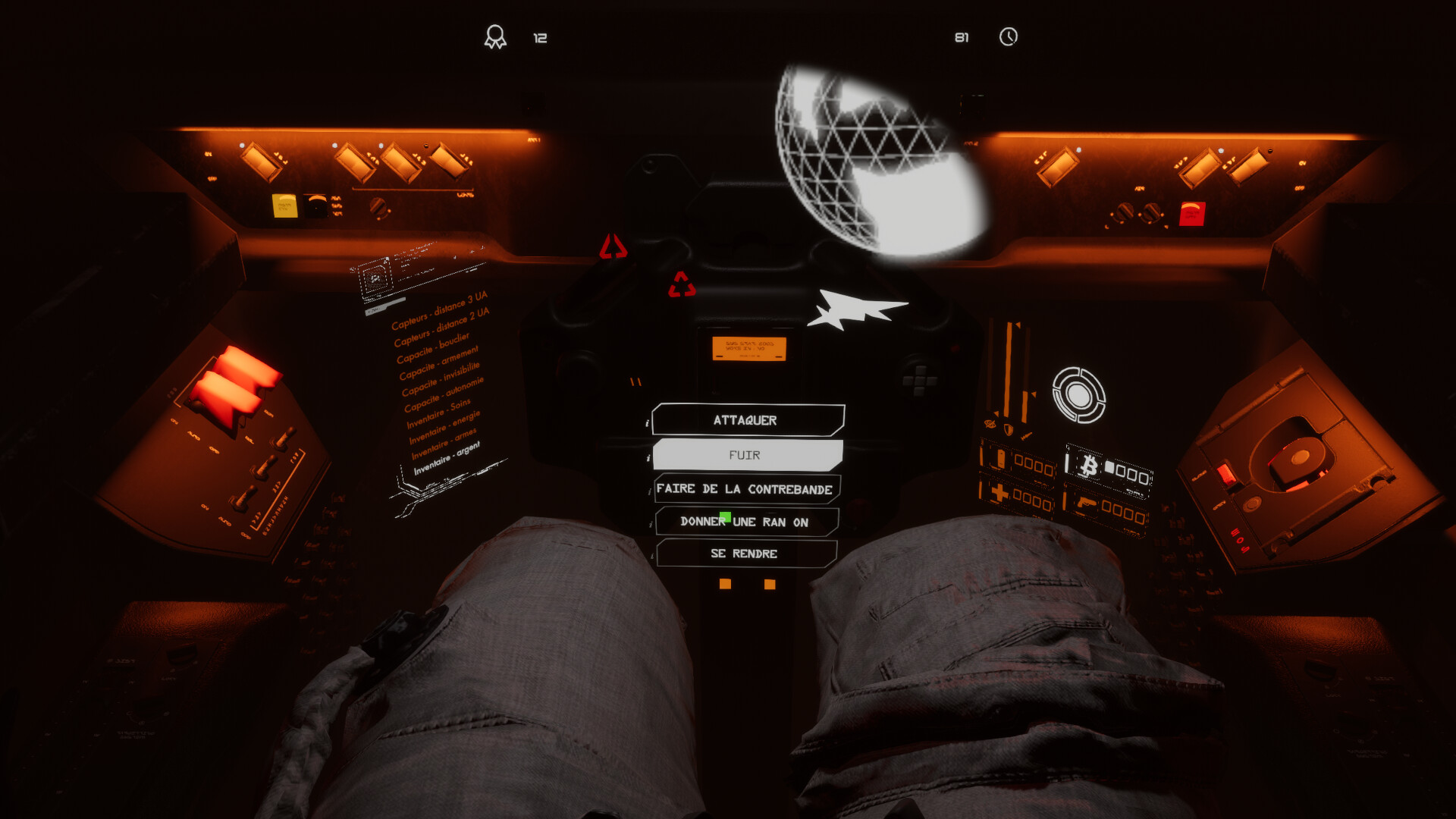
Task: Select the astronaut badge icon in top HUD
Action: [497, 34]
